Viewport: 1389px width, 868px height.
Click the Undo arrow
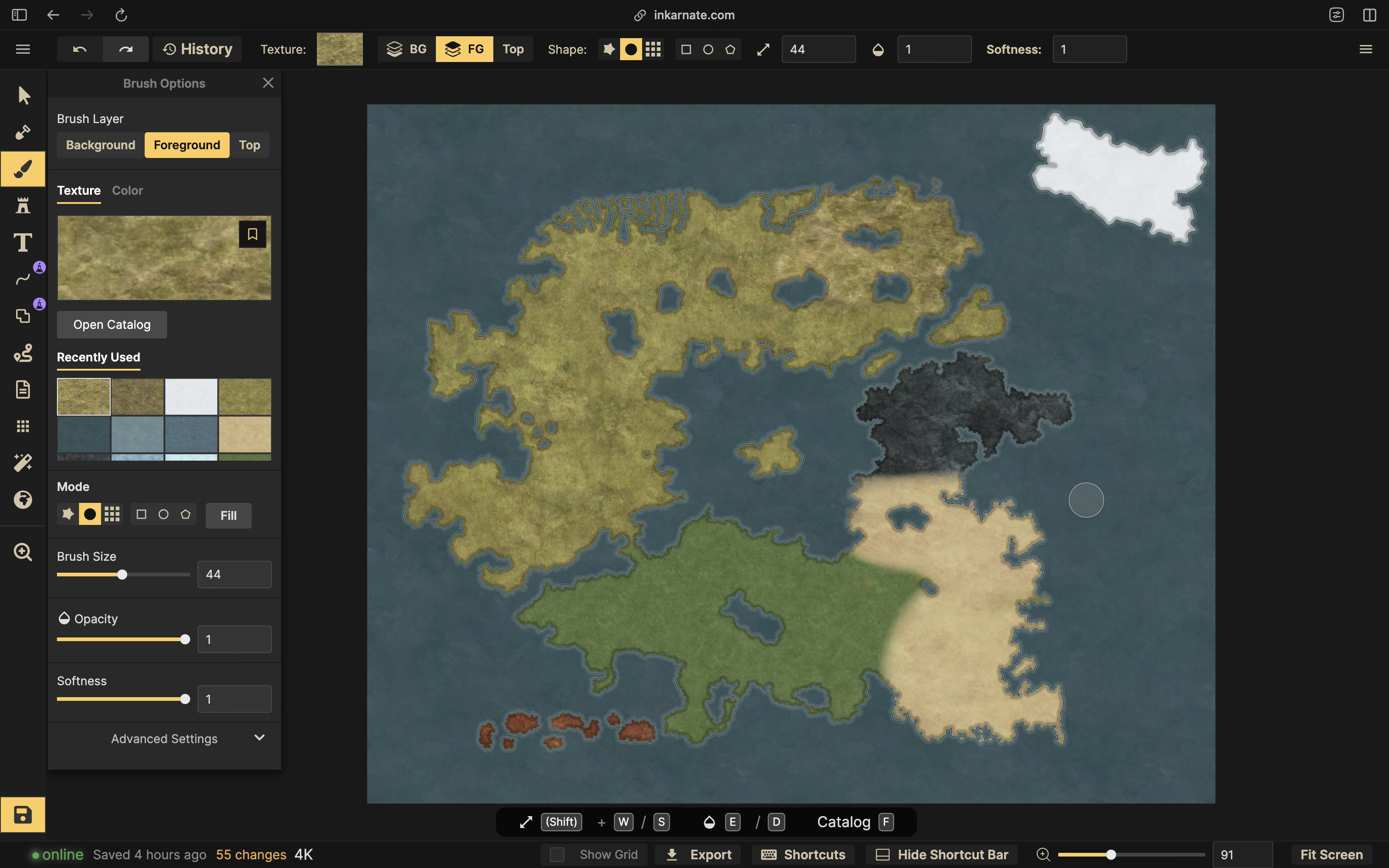click(x=79, y=49)
